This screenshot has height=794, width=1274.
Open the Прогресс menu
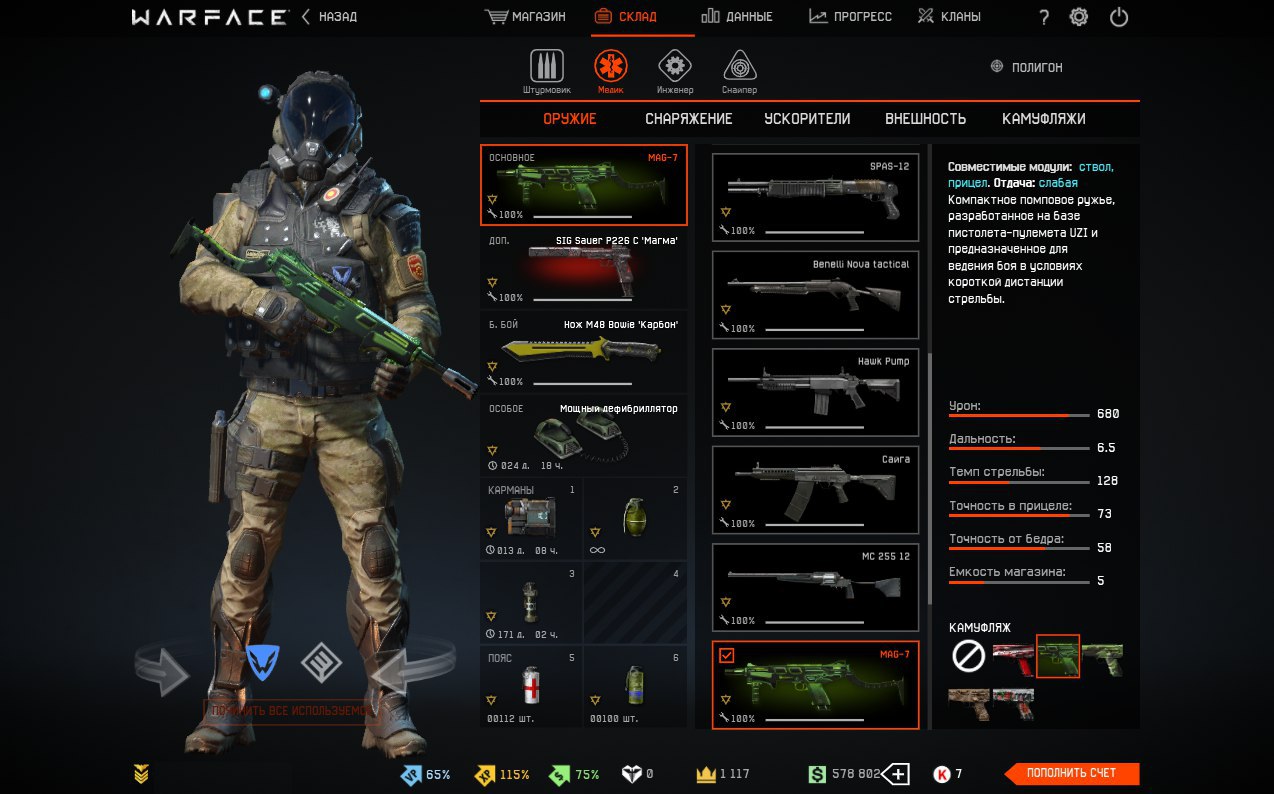point(850,17)
